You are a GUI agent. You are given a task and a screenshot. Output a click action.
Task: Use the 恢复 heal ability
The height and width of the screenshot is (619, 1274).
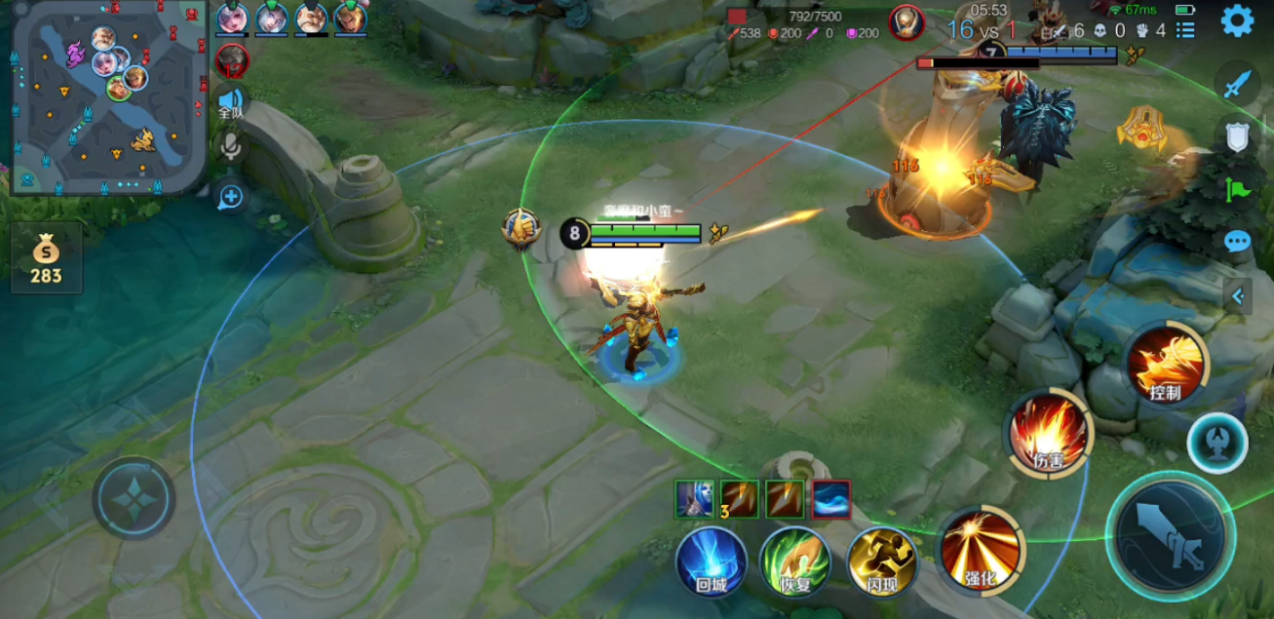tap(795, 561)
